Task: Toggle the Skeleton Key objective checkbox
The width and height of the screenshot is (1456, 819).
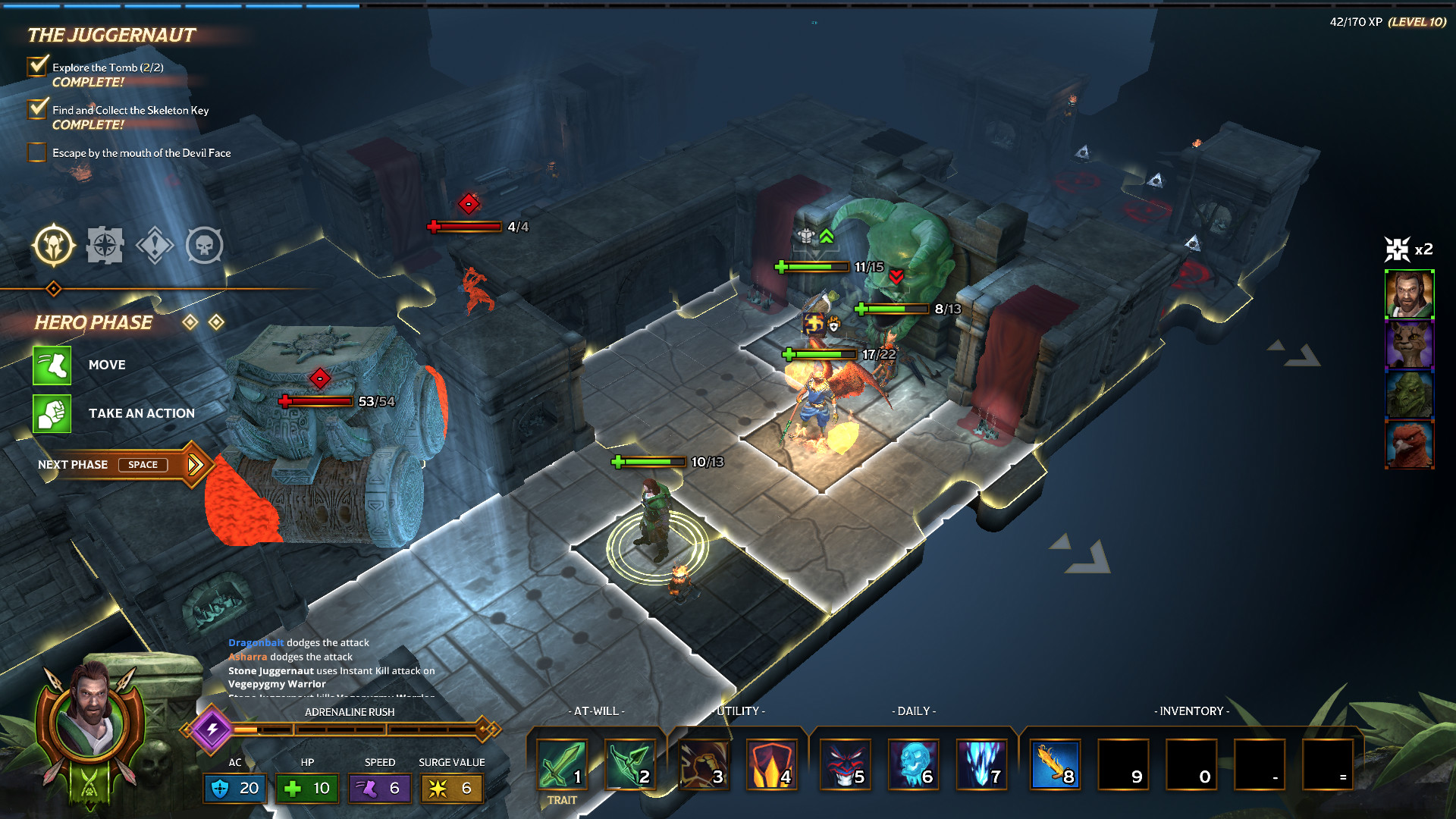Action: pos(36,109)
